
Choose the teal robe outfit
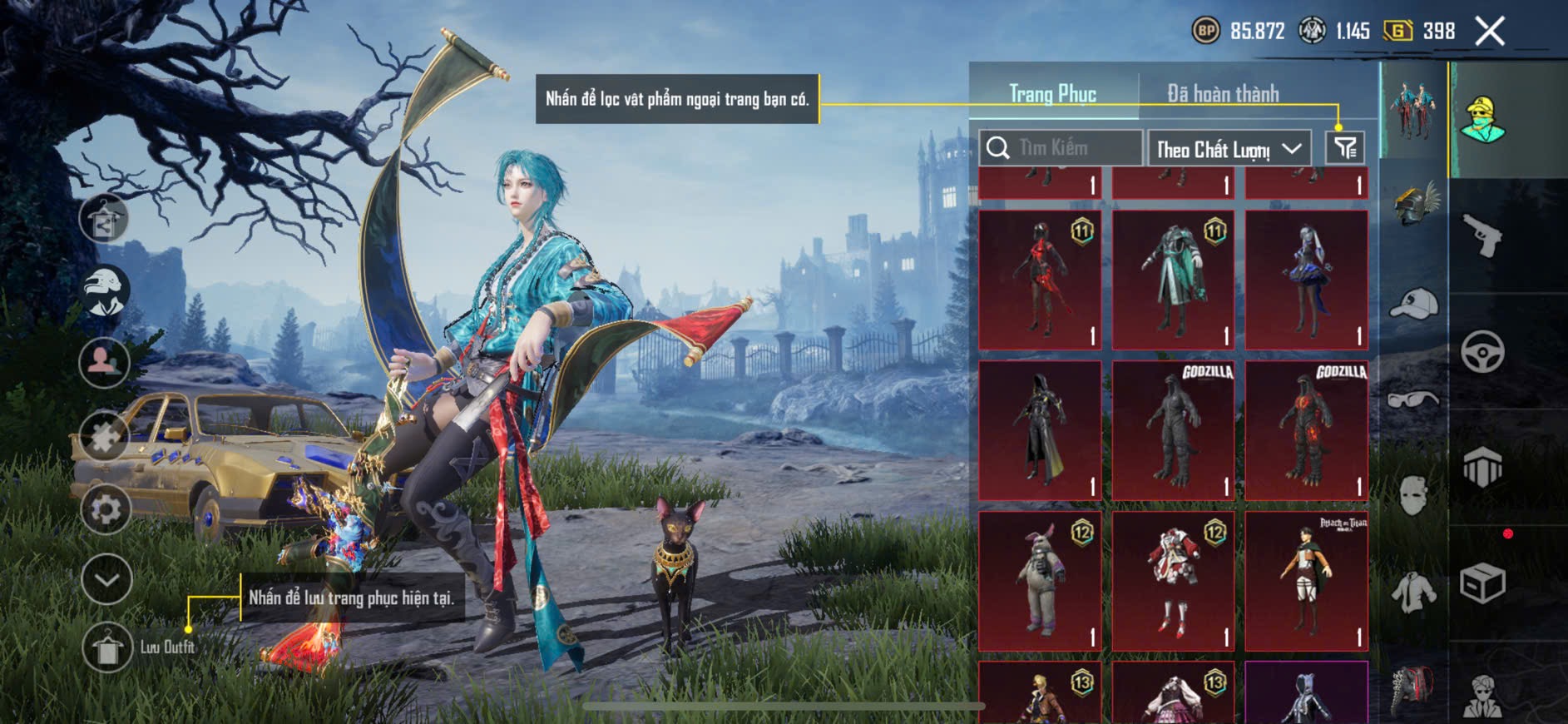tap(1173, 280)
